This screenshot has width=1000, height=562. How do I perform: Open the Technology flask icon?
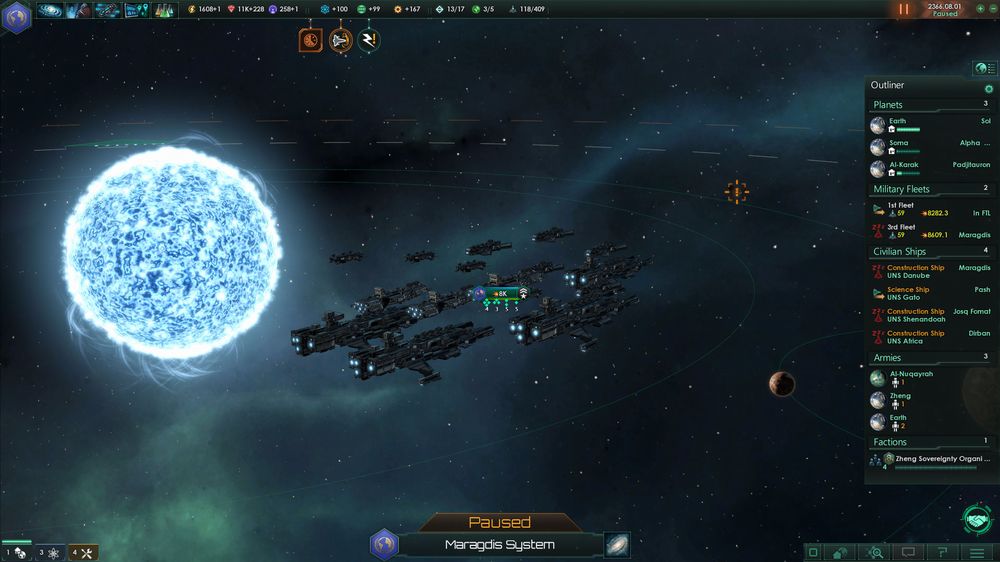tap(164, 11)
